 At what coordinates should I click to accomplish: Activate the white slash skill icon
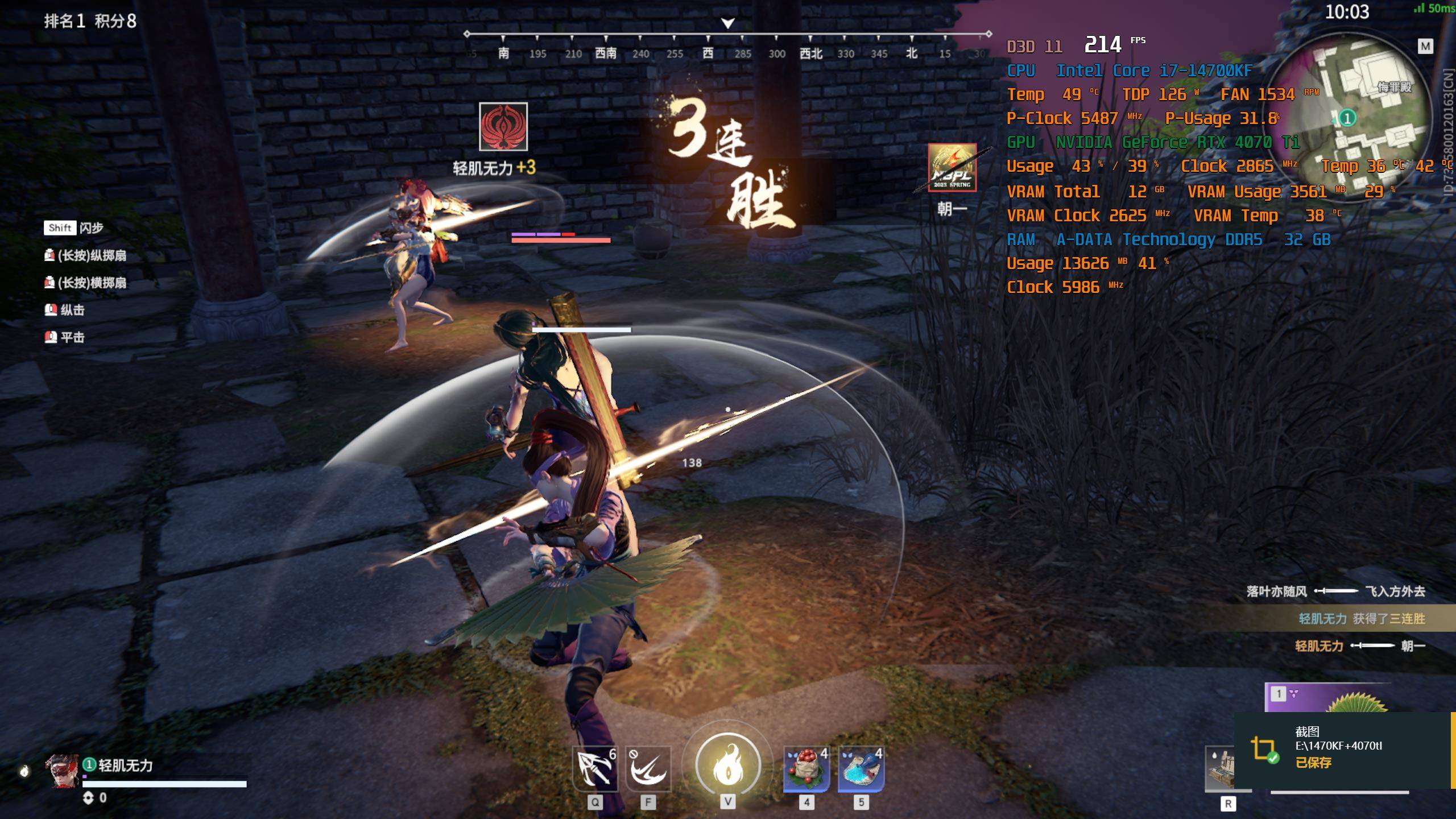(648, 768)
